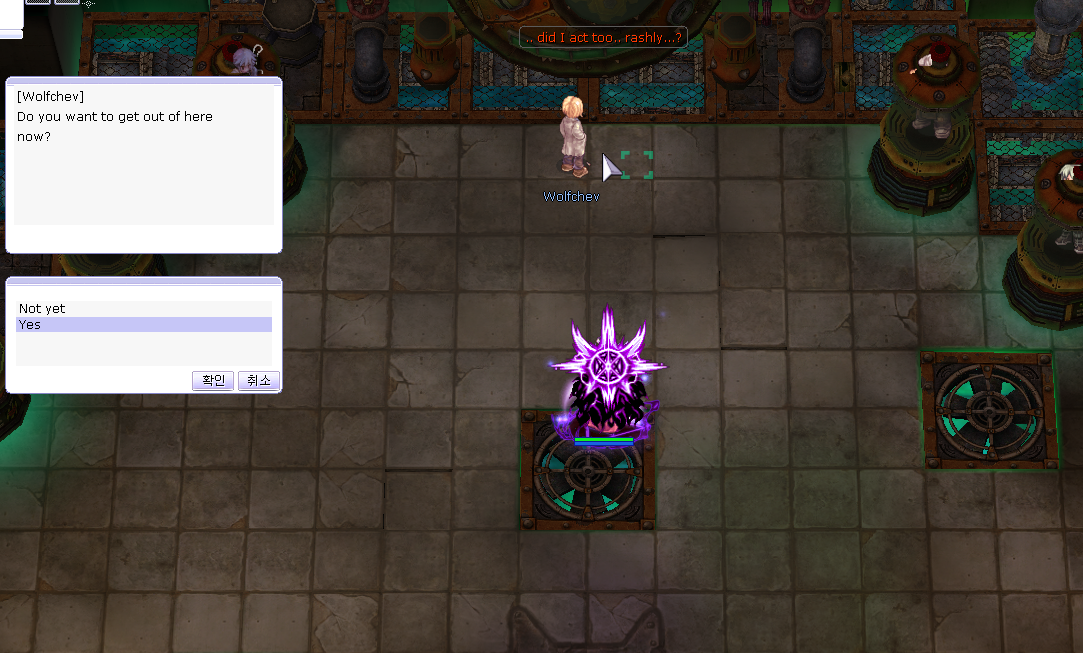The width and height of the screenshot is (1083, 653).
Task: Cancel the dialogue with the 취소 button
Action: point(258,380)
